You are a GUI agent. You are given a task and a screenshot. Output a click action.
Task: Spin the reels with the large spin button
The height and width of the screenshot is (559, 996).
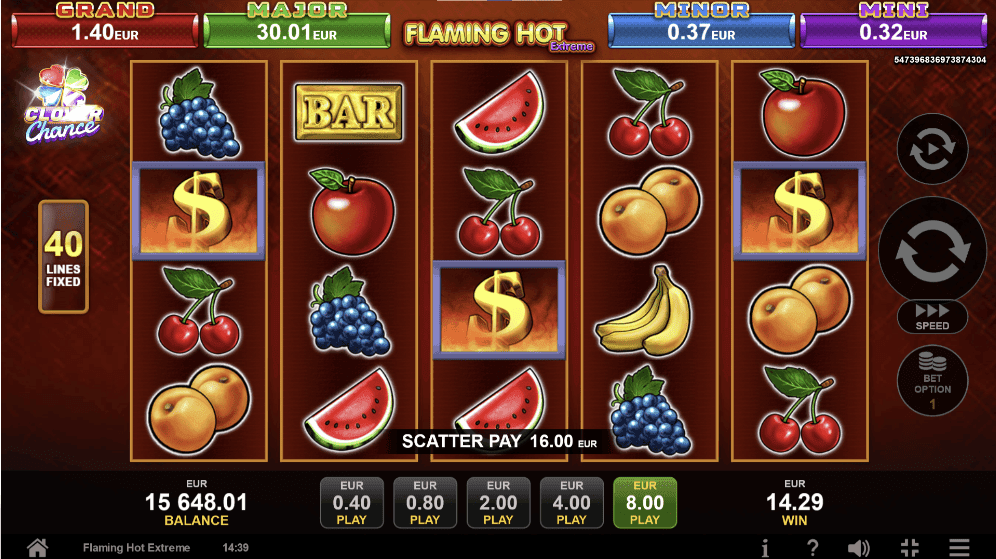(x=932, y=250)
